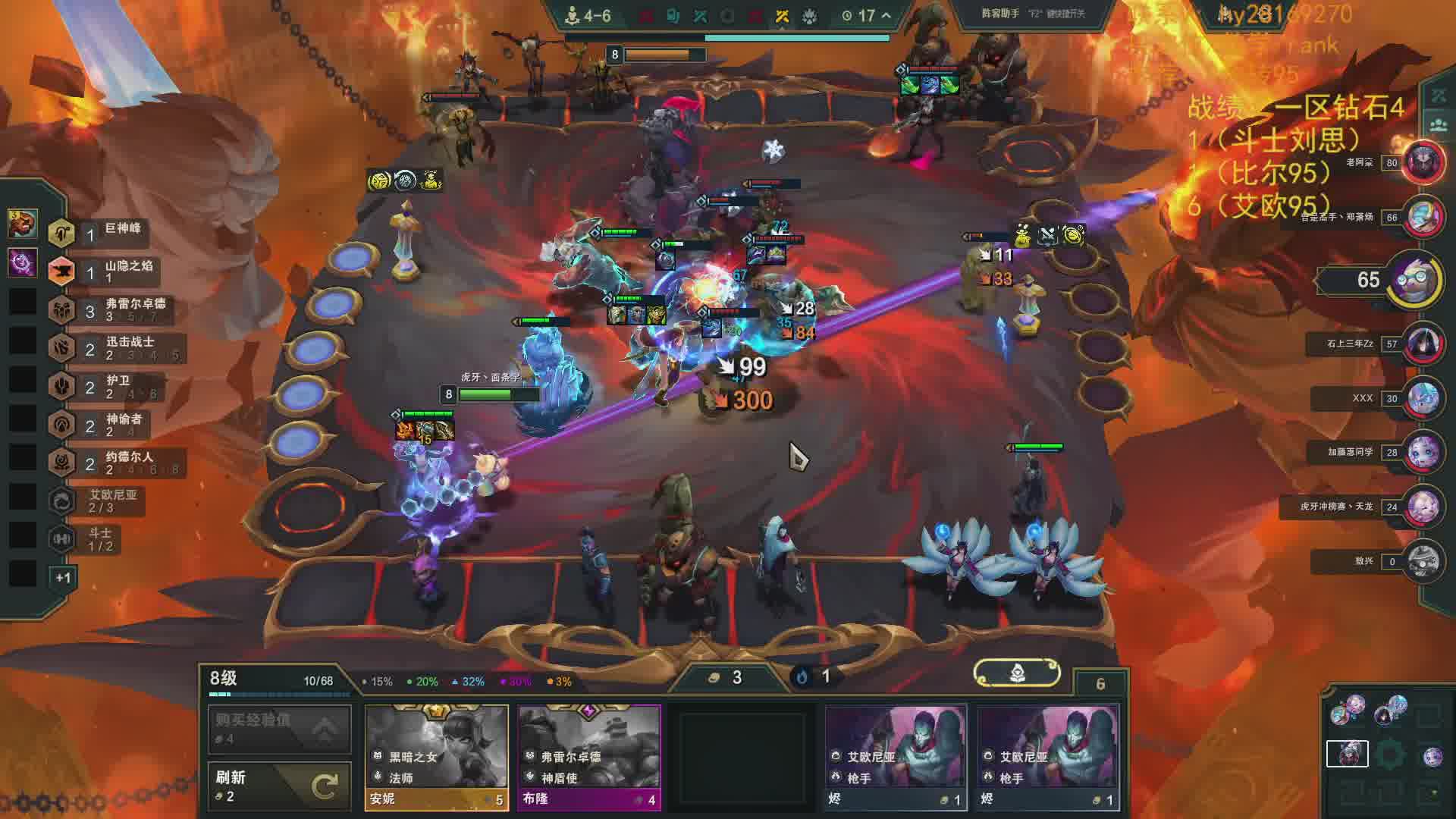This screenshot has height=819, width=1456.
Task: Buy the 安妮 champion card
Action: pyautogui.click(x=436, y=757)
